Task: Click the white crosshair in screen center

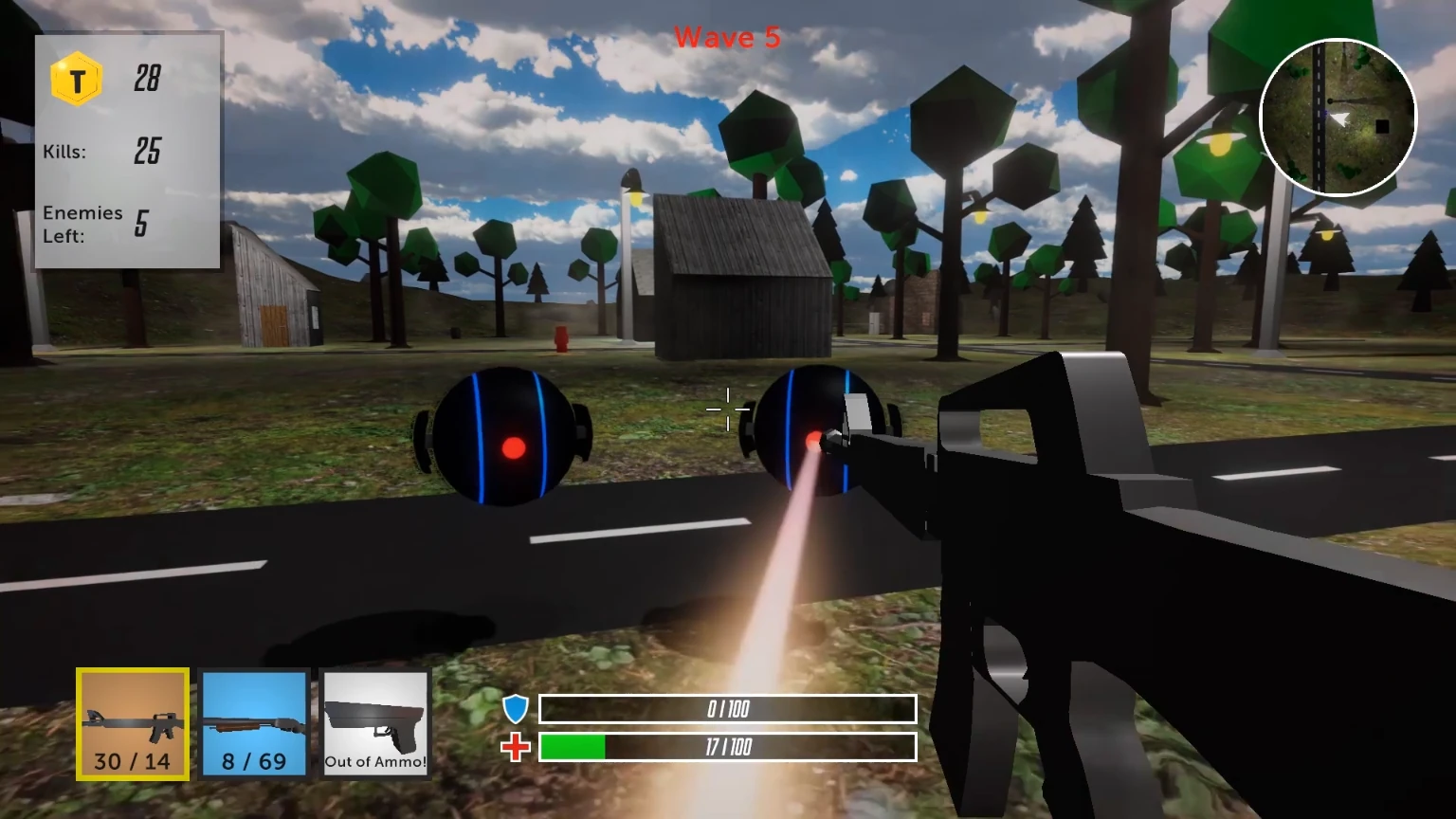Action: pyautogui.click(x=727, y=408)
